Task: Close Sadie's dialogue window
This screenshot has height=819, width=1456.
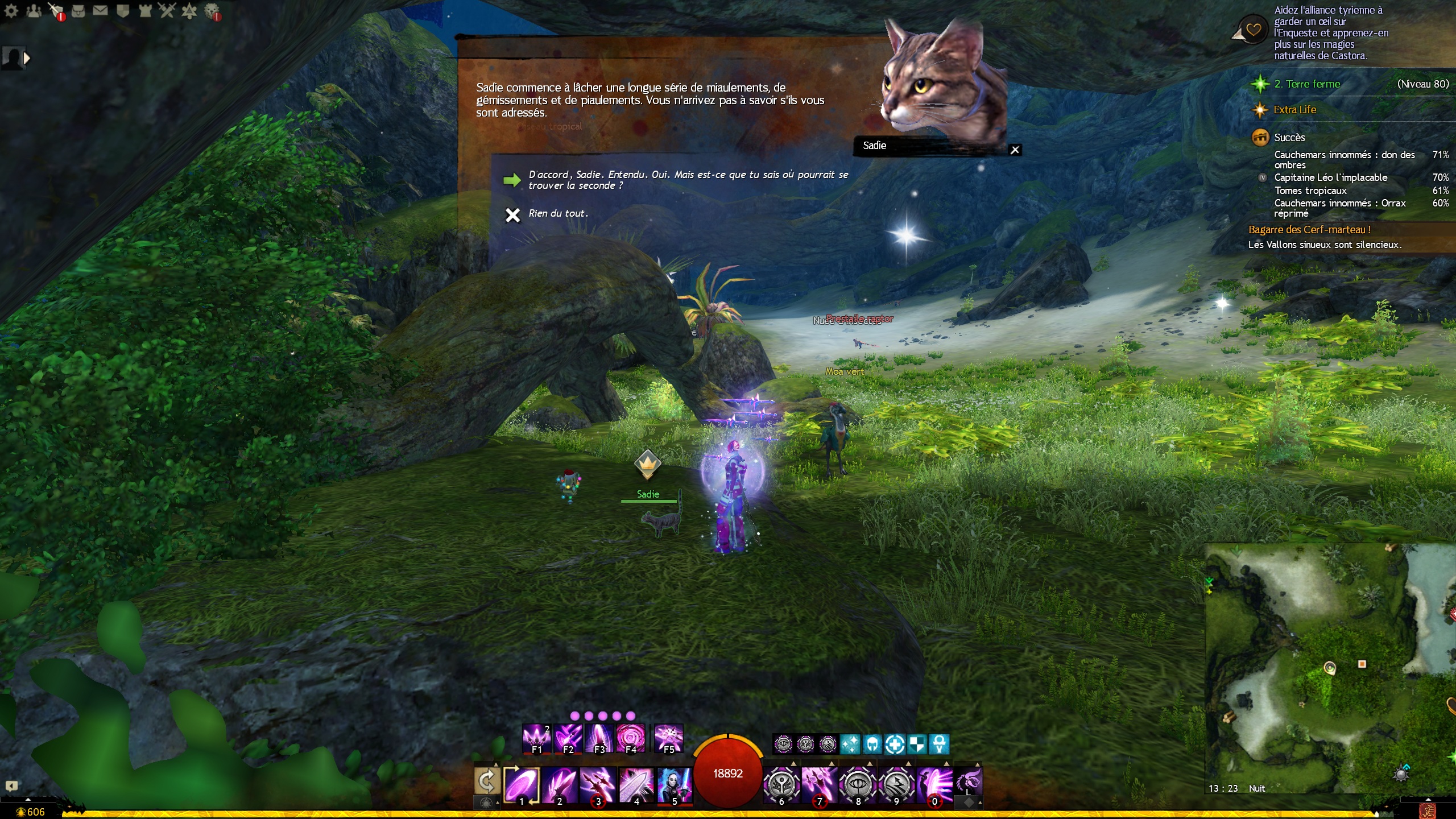Action: [1015, 150]
